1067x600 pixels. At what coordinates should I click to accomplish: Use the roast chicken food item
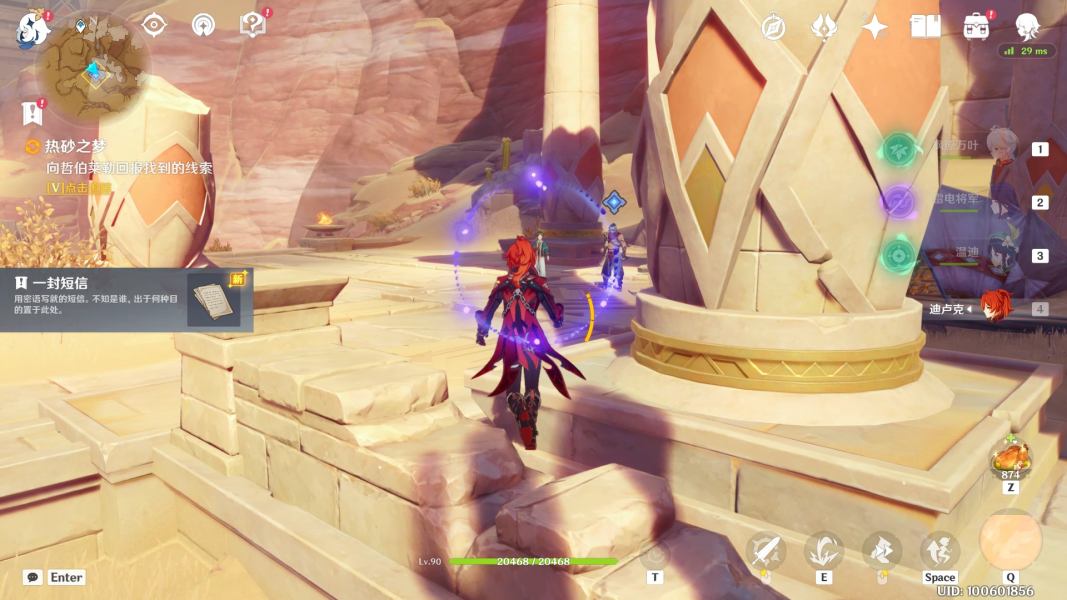1010,460
